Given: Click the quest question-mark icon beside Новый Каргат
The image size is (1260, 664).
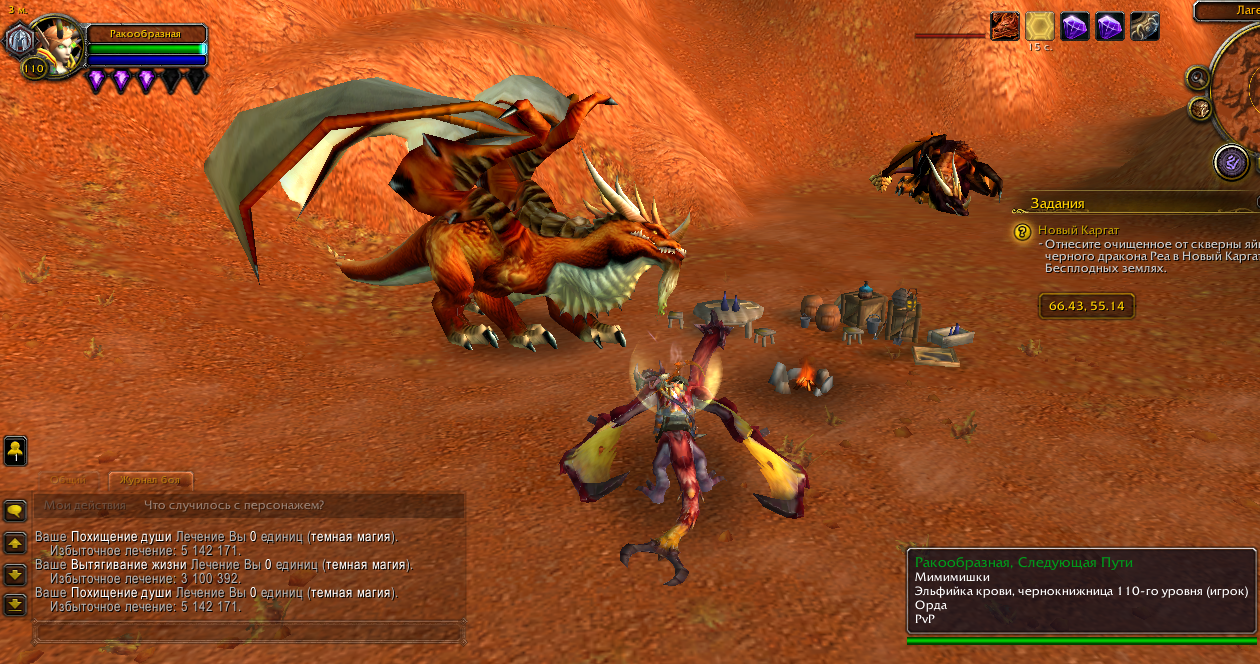Looking at the screenshot, I should point(1021,232).
